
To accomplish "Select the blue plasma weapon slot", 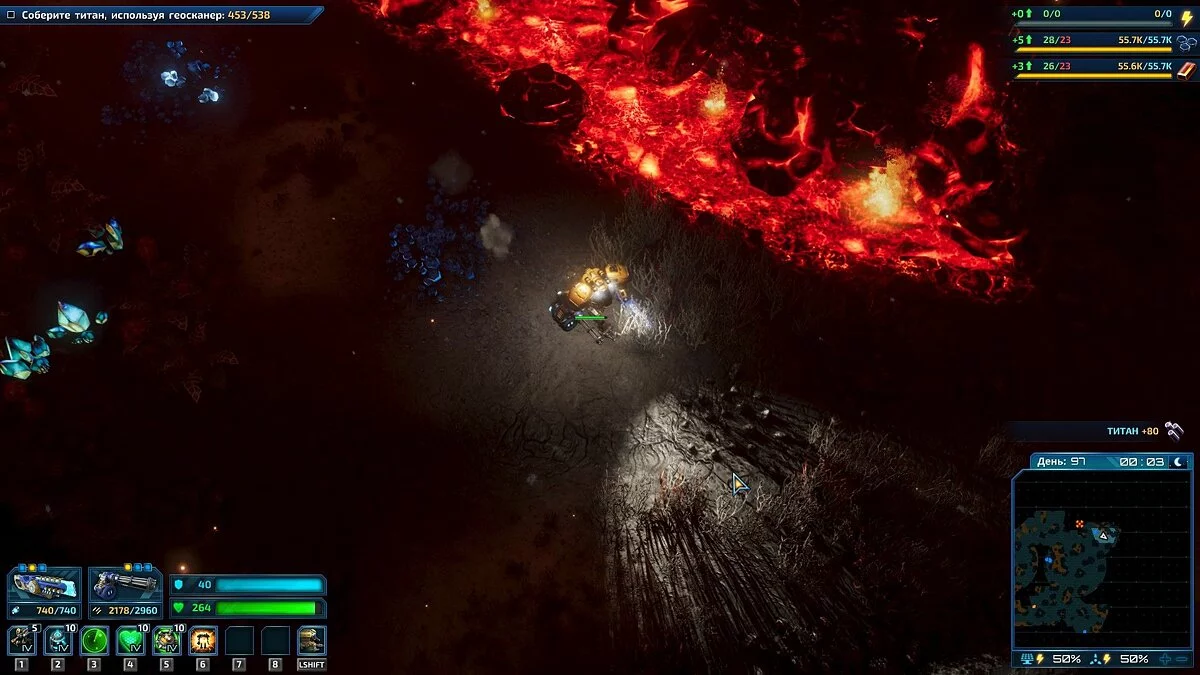I will point(44,587).
